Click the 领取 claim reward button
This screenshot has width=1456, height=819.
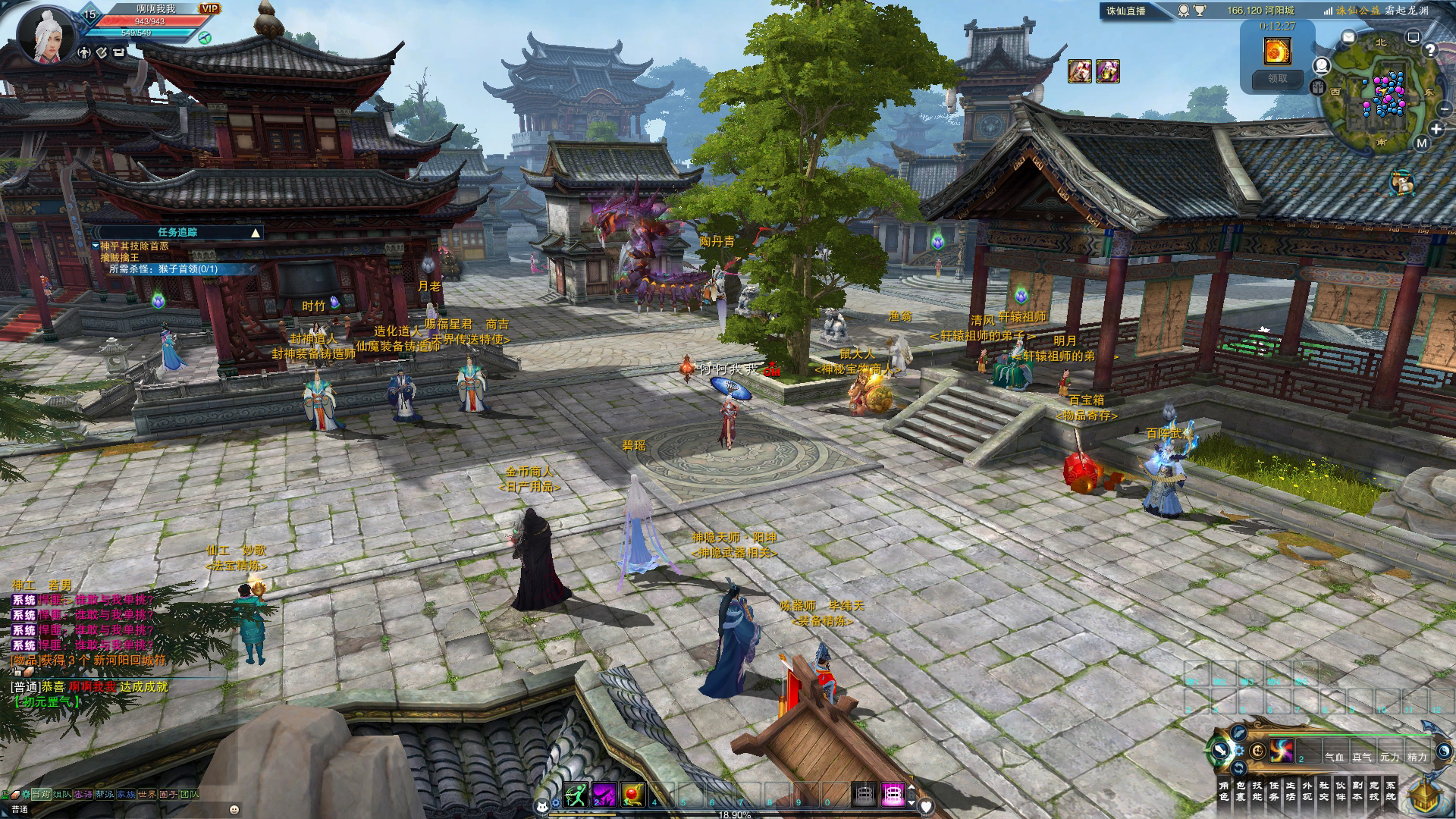[x=1278, y=78]
